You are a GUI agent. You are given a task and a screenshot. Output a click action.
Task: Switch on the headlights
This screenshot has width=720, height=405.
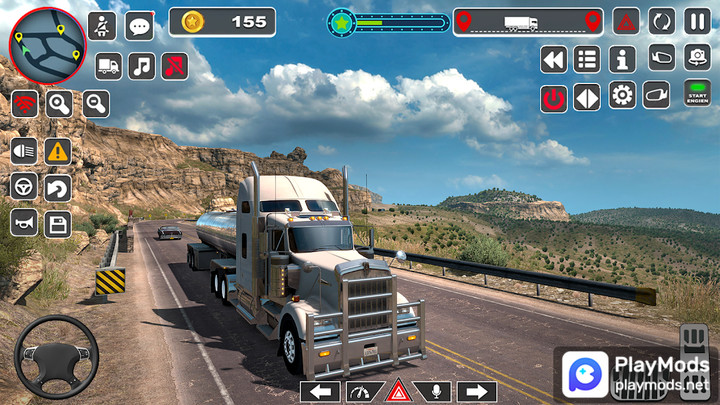[x=24, y=151]
